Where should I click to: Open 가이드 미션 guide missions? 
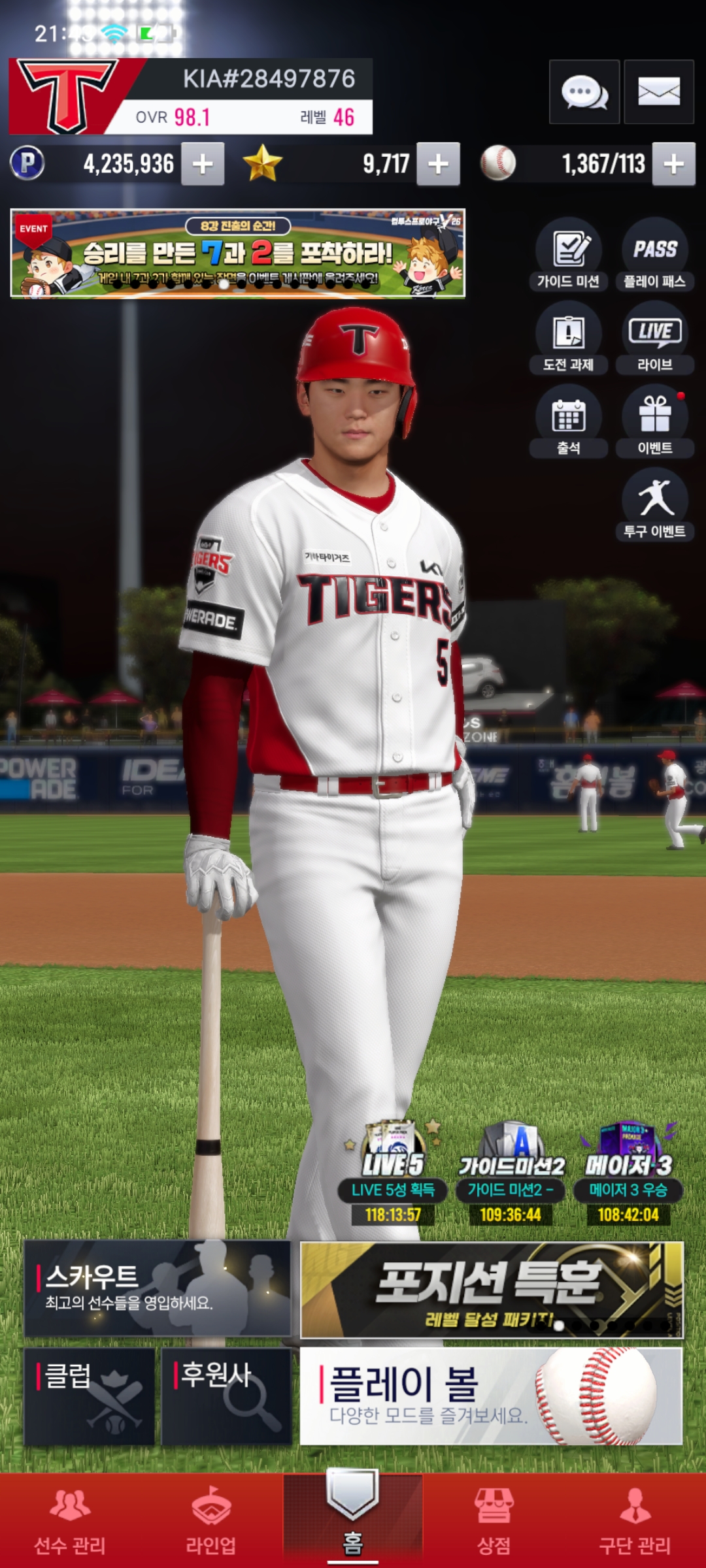568,255
